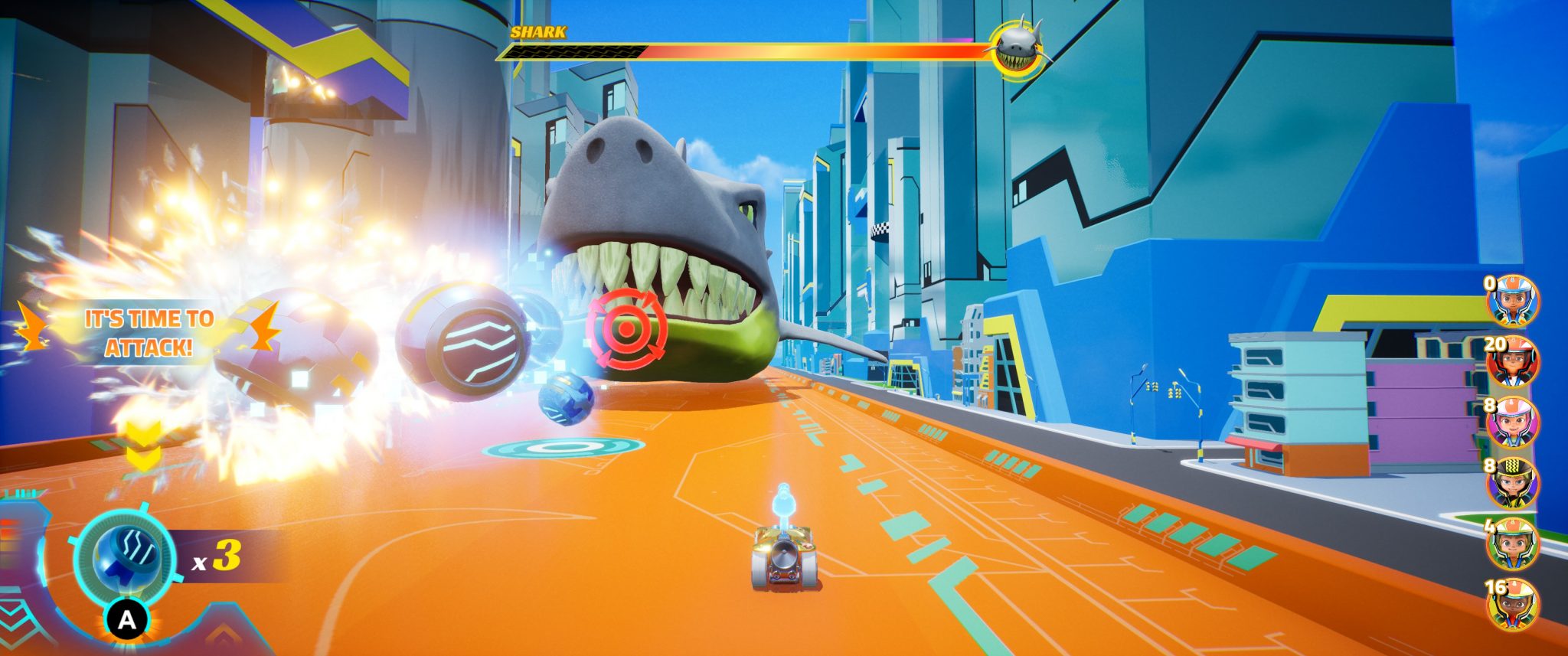Screen dimensions: 1568x656
Task: Choose the pink-helmet racer portrait scoring 8
Action: (x=1513, y=423)
